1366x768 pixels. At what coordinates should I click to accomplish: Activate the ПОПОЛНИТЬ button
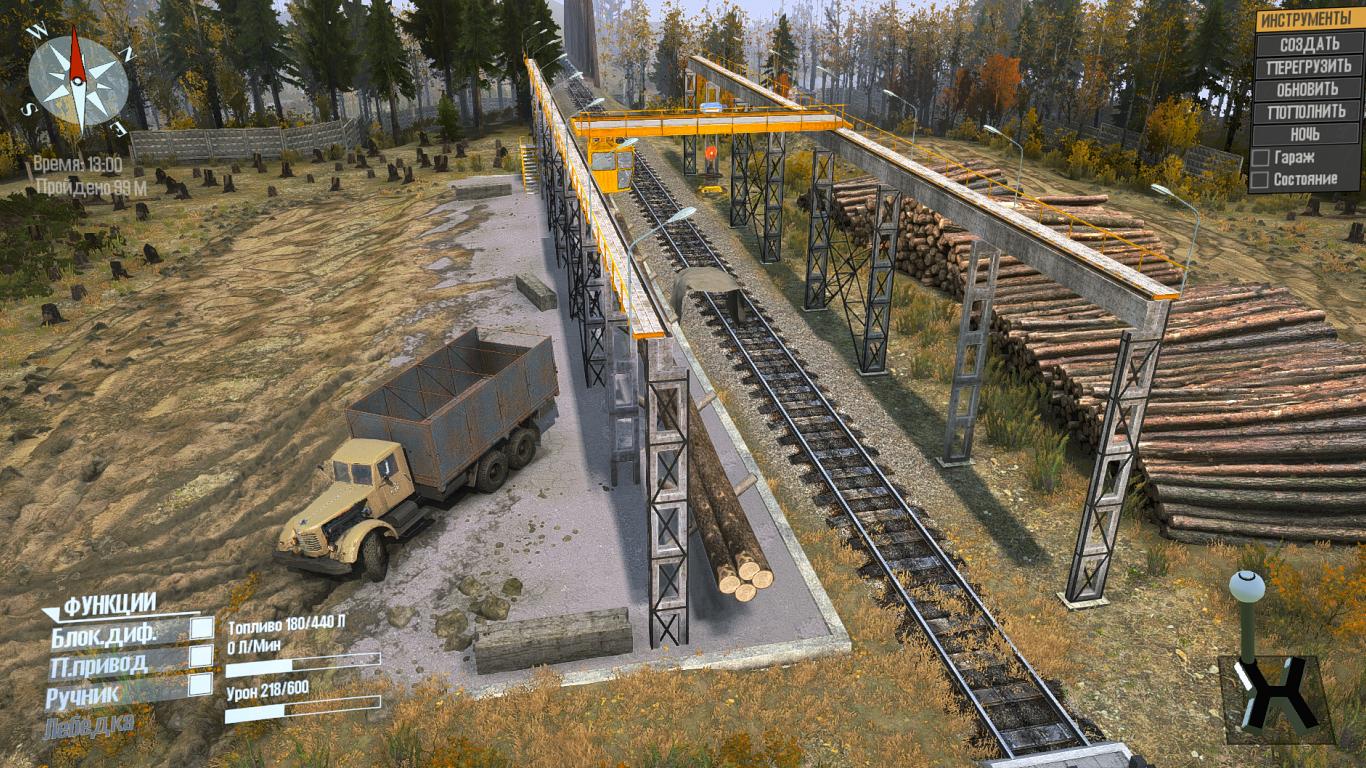coord(1309,112)
